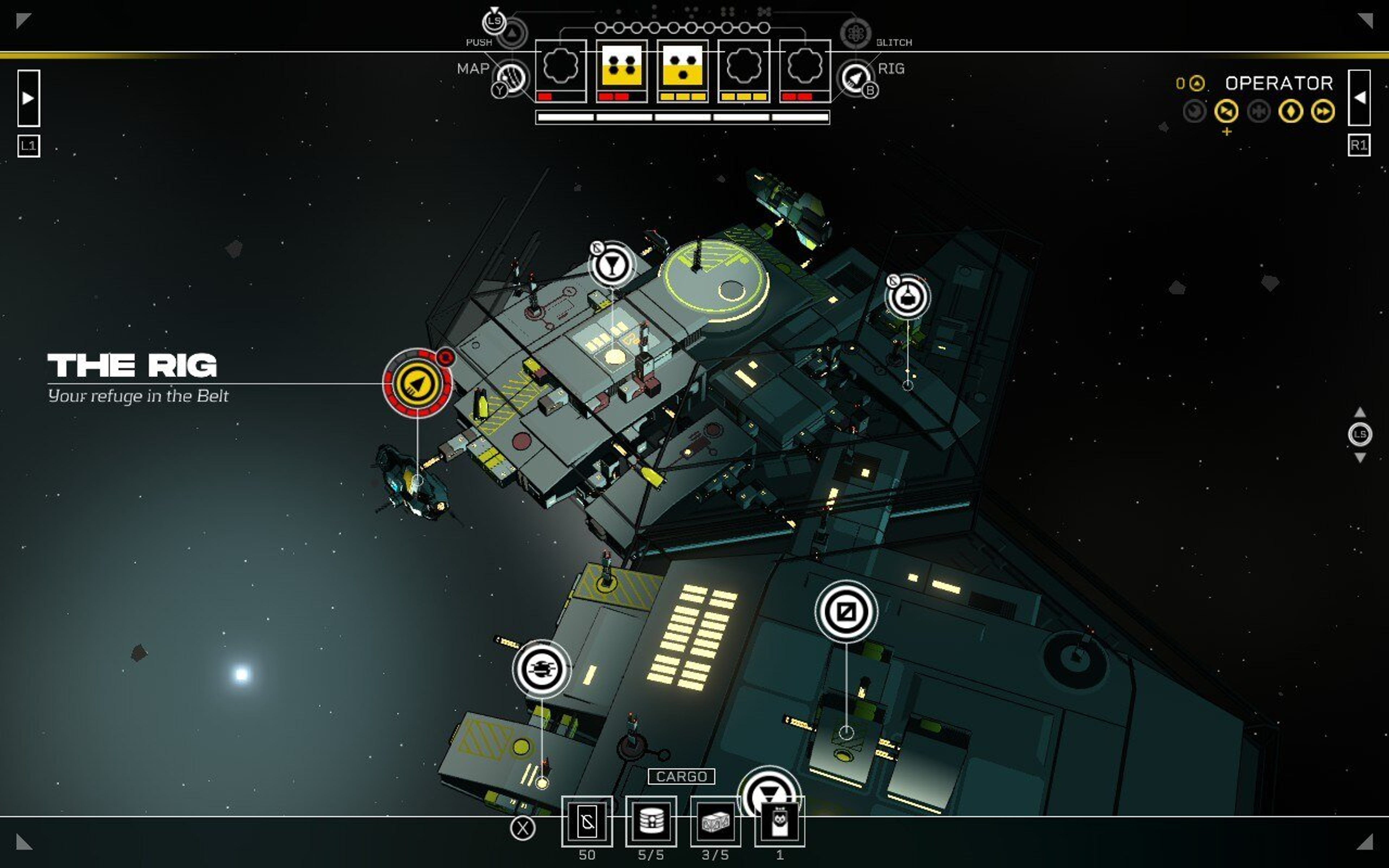The width and height of the screenshot is (1389, 868).
Task: Select the supply crates cargo slot
Action: 715,821
